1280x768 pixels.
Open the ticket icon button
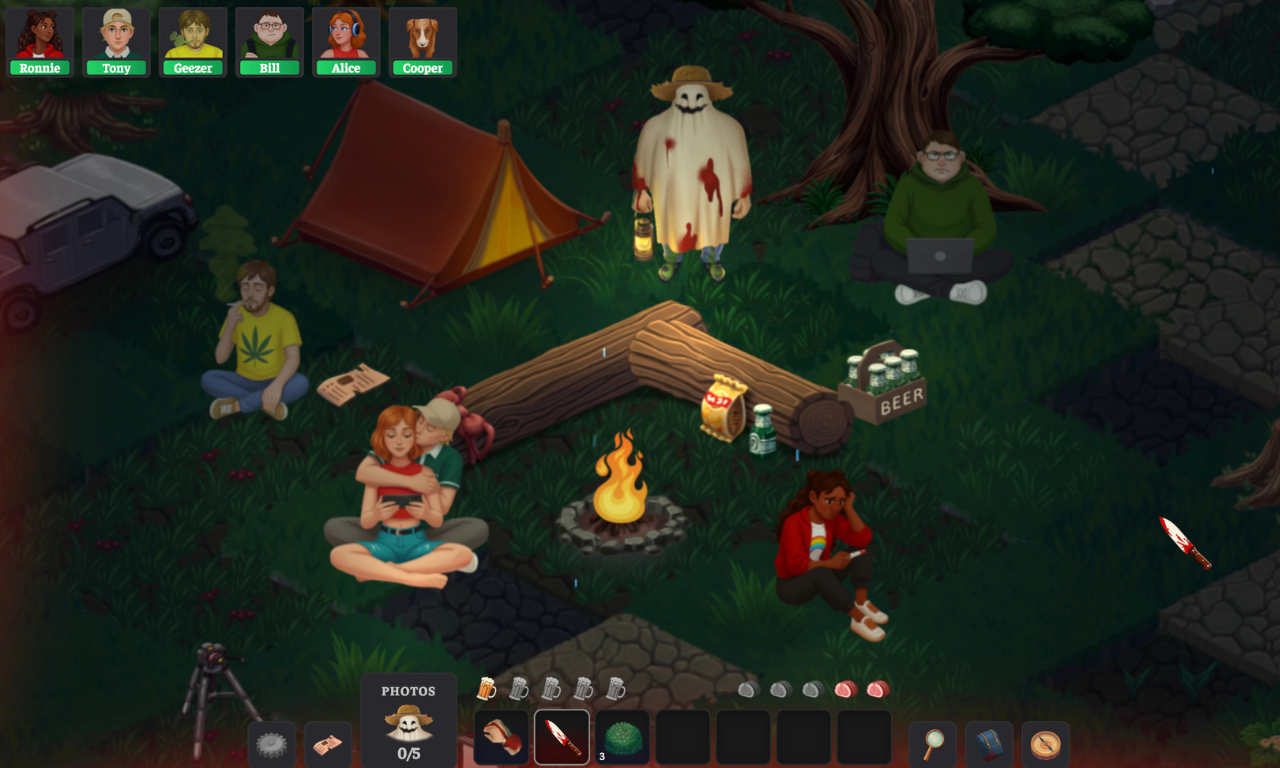[327, 744]
